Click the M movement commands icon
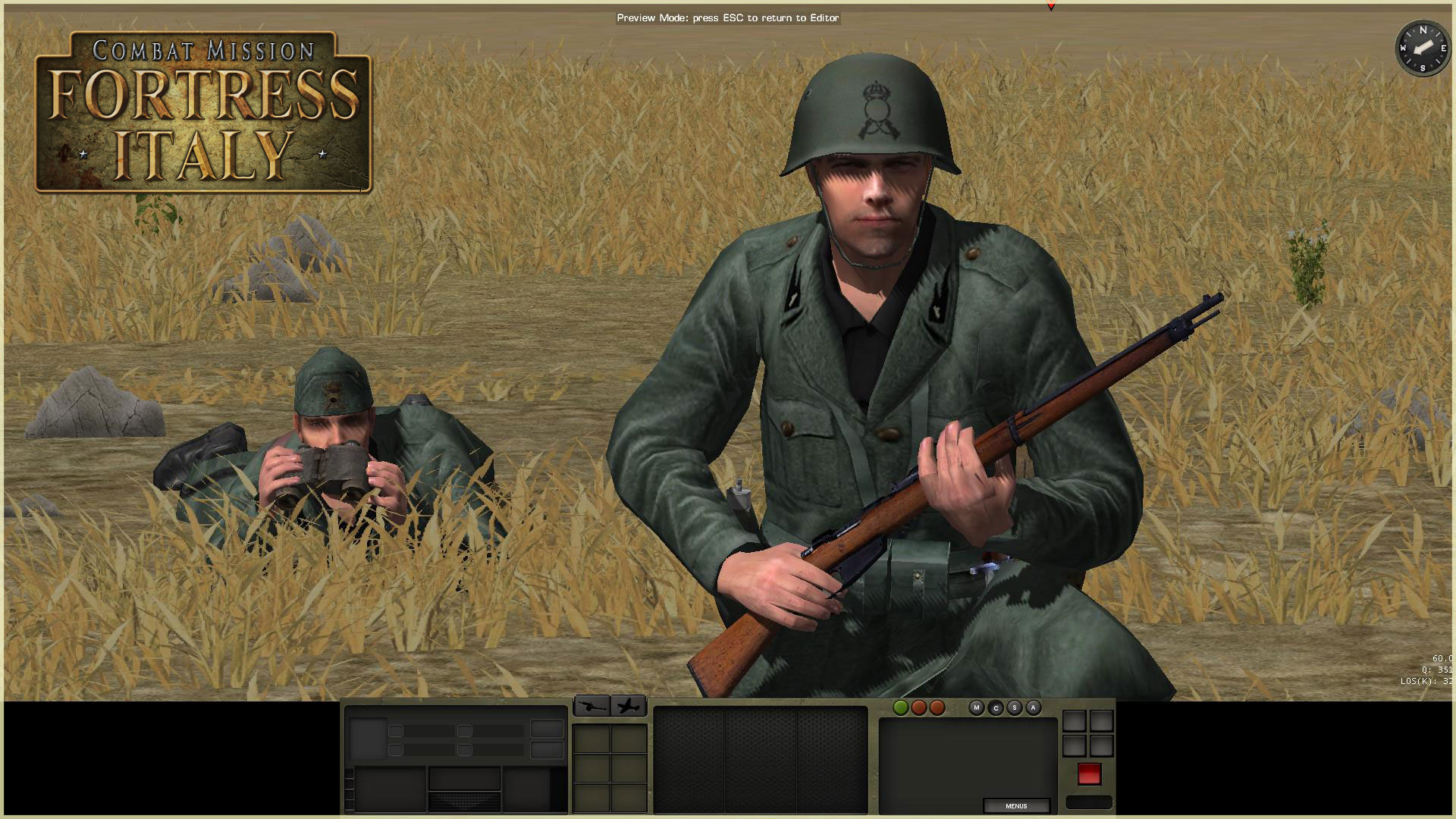Screen dimensions: 1456x819 [977, 707]
